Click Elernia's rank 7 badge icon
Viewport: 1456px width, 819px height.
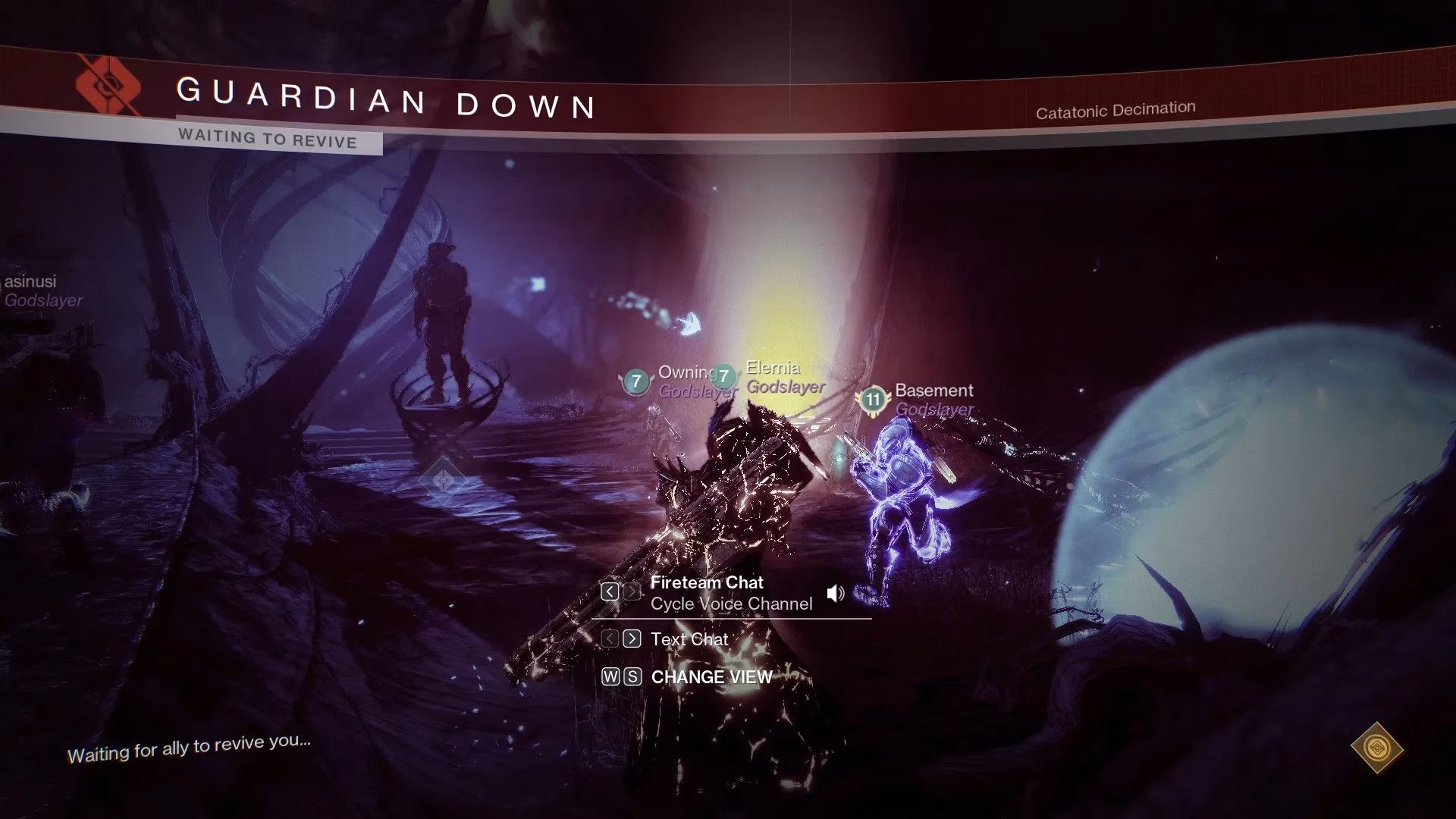click(x=723, y=376)
